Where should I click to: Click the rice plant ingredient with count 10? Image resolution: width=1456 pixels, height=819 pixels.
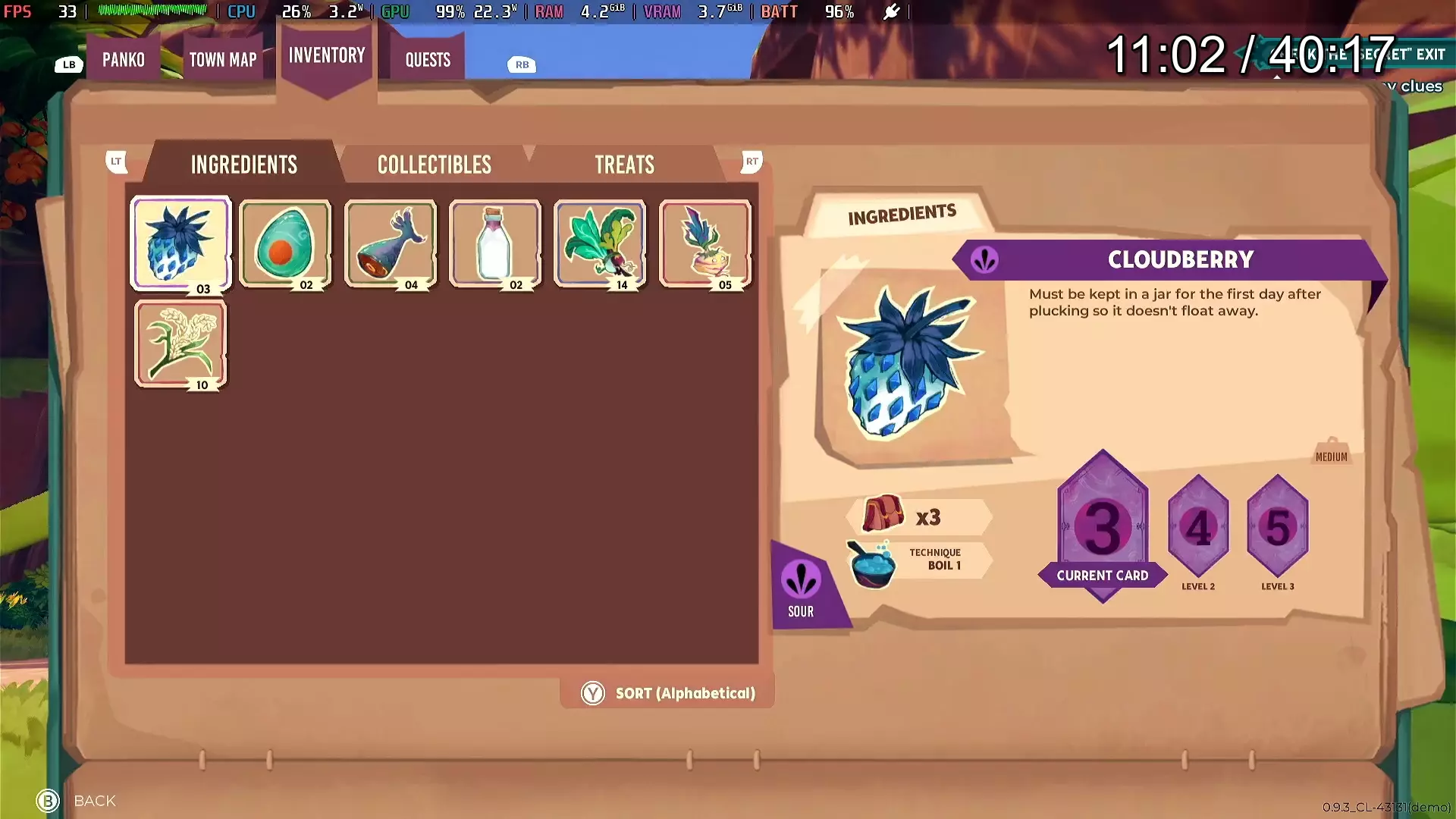point(180,345)
